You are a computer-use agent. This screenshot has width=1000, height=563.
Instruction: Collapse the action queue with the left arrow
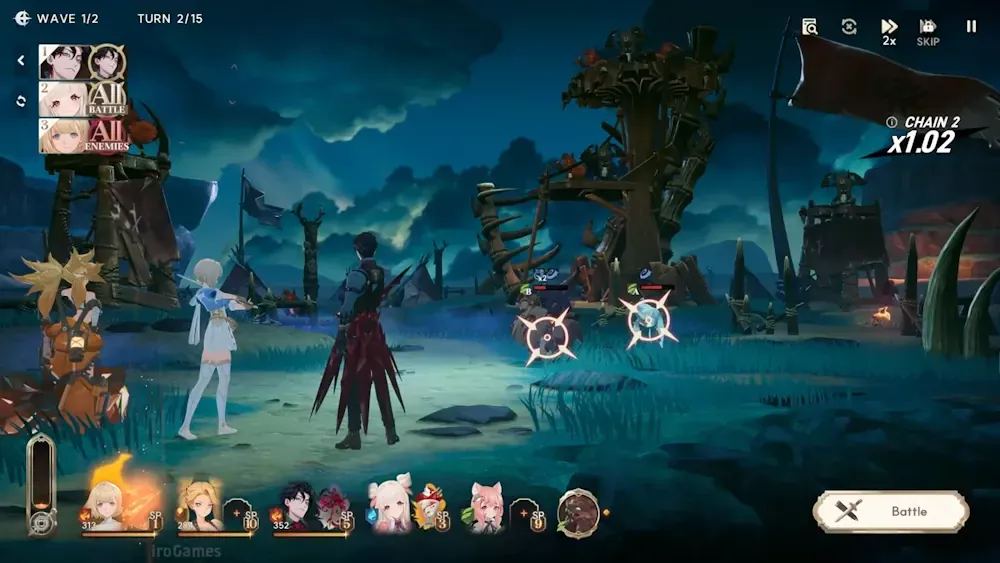(21, 61)
